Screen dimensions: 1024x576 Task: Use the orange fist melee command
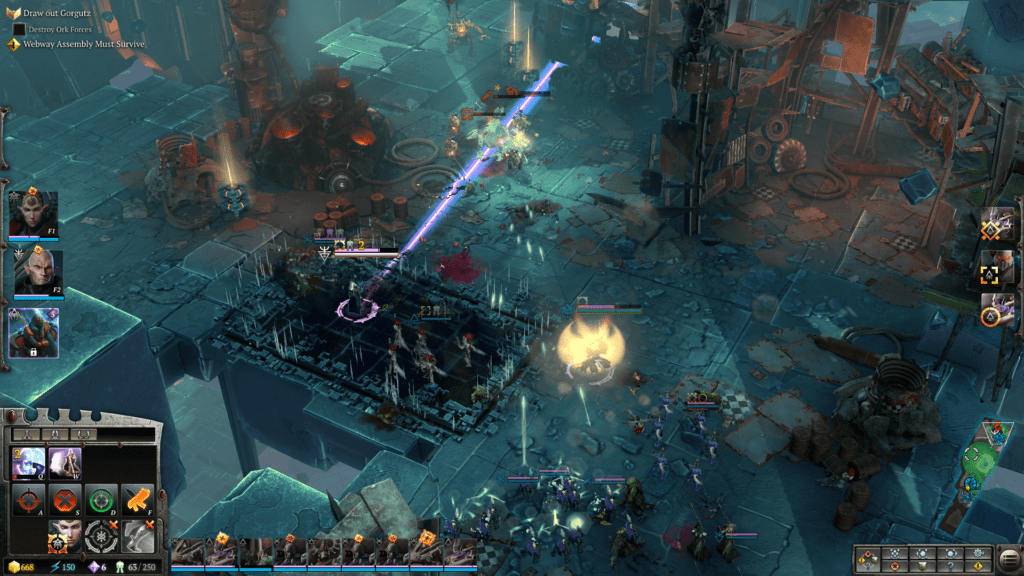click(137, 499)
